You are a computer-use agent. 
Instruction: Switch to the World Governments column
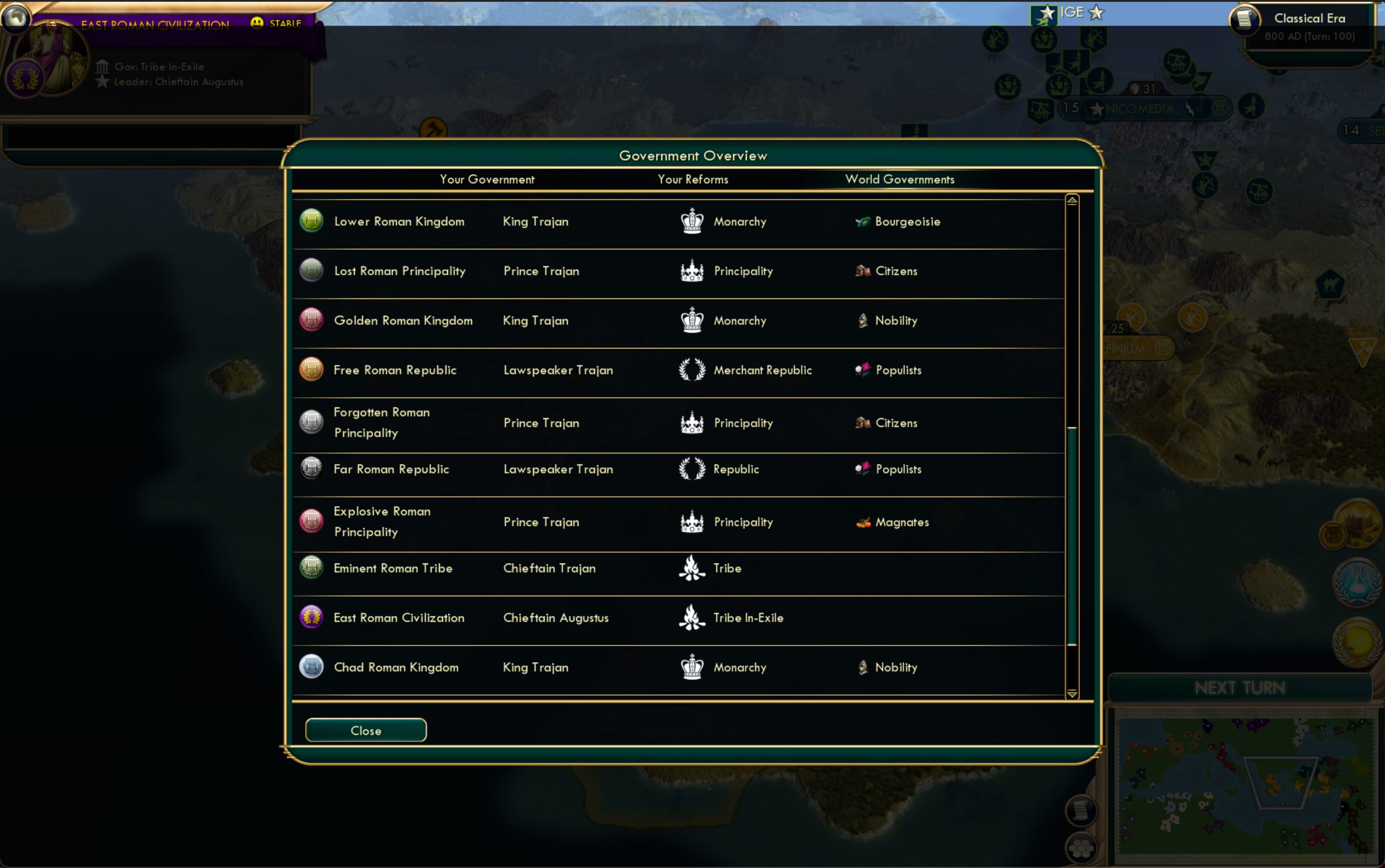click(x=899, y=179)
